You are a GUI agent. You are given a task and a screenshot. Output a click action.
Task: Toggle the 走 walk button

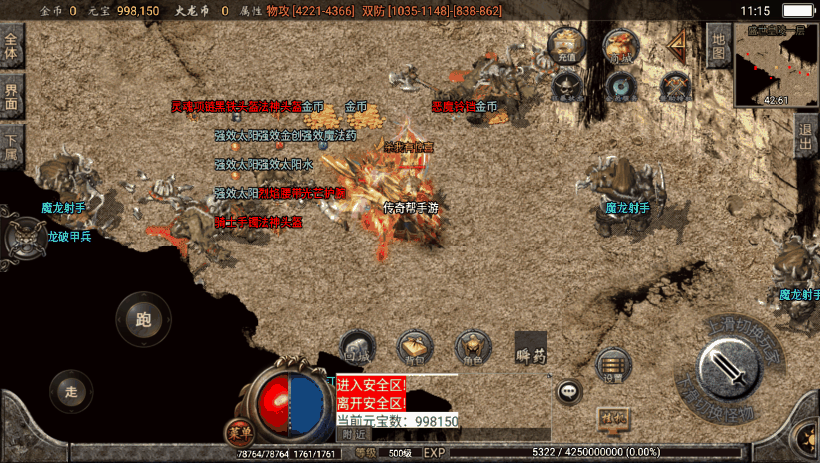(69, 389)
